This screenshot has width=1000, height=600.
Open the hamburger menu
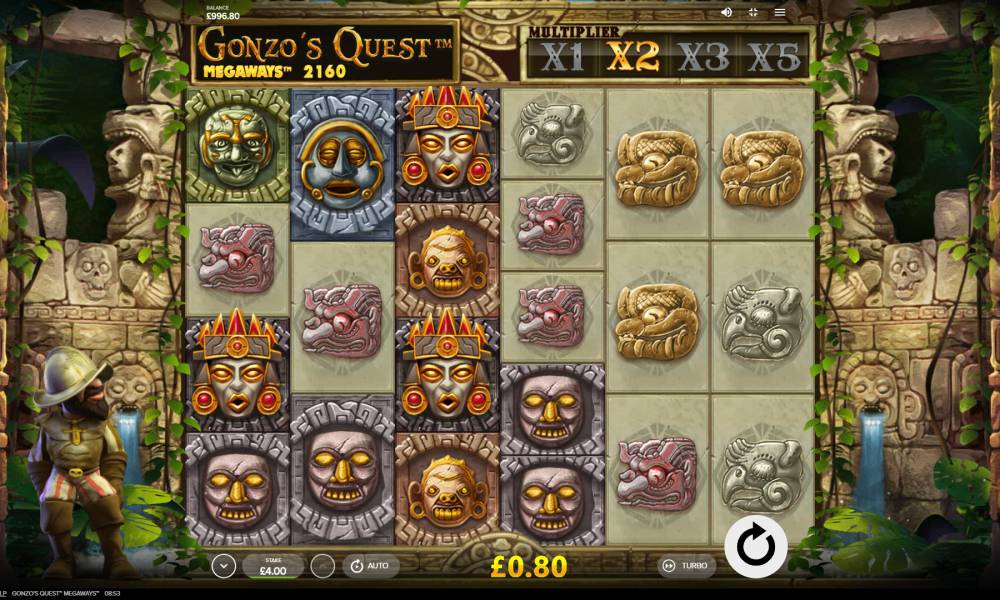pos(780,12)
